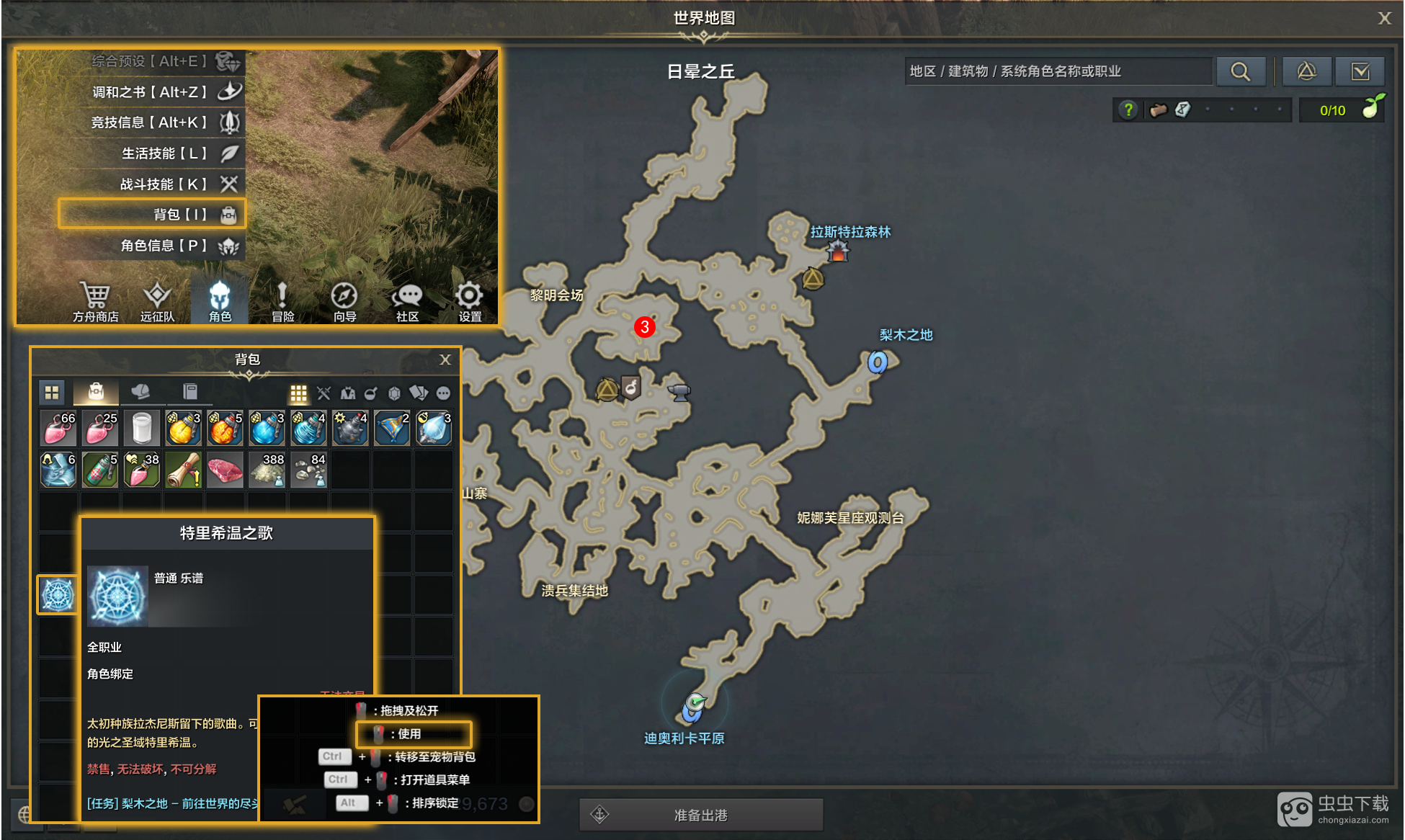
Task: Open 设置 gear icon
Action: click(469, 301)
